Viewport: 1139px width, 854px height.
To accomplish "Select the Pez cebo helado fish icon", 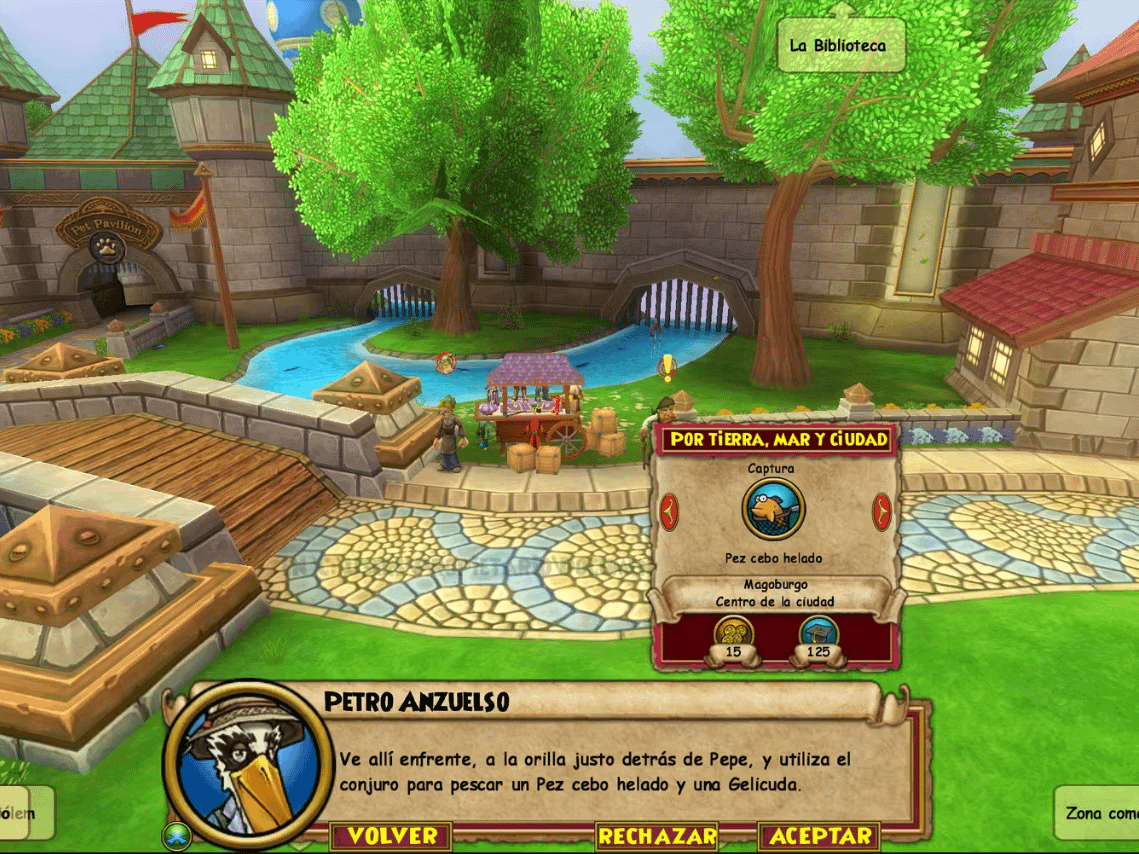I will pos(773,509).
